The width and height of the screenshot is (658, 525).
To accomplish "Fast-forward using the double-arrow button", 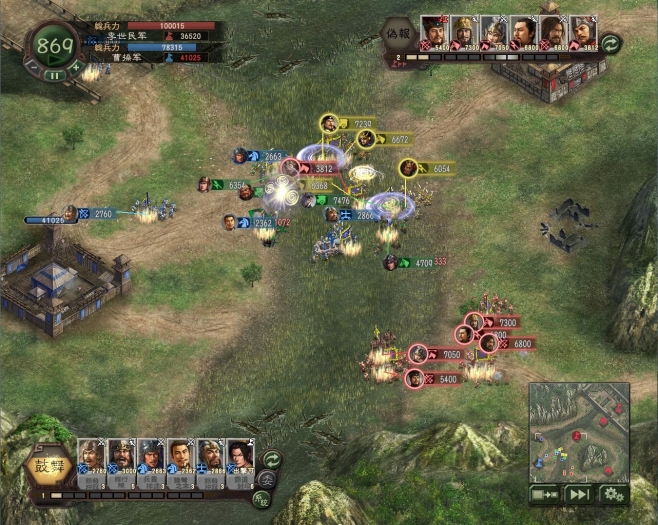I will pyautogui.click(x=579, y=493).
